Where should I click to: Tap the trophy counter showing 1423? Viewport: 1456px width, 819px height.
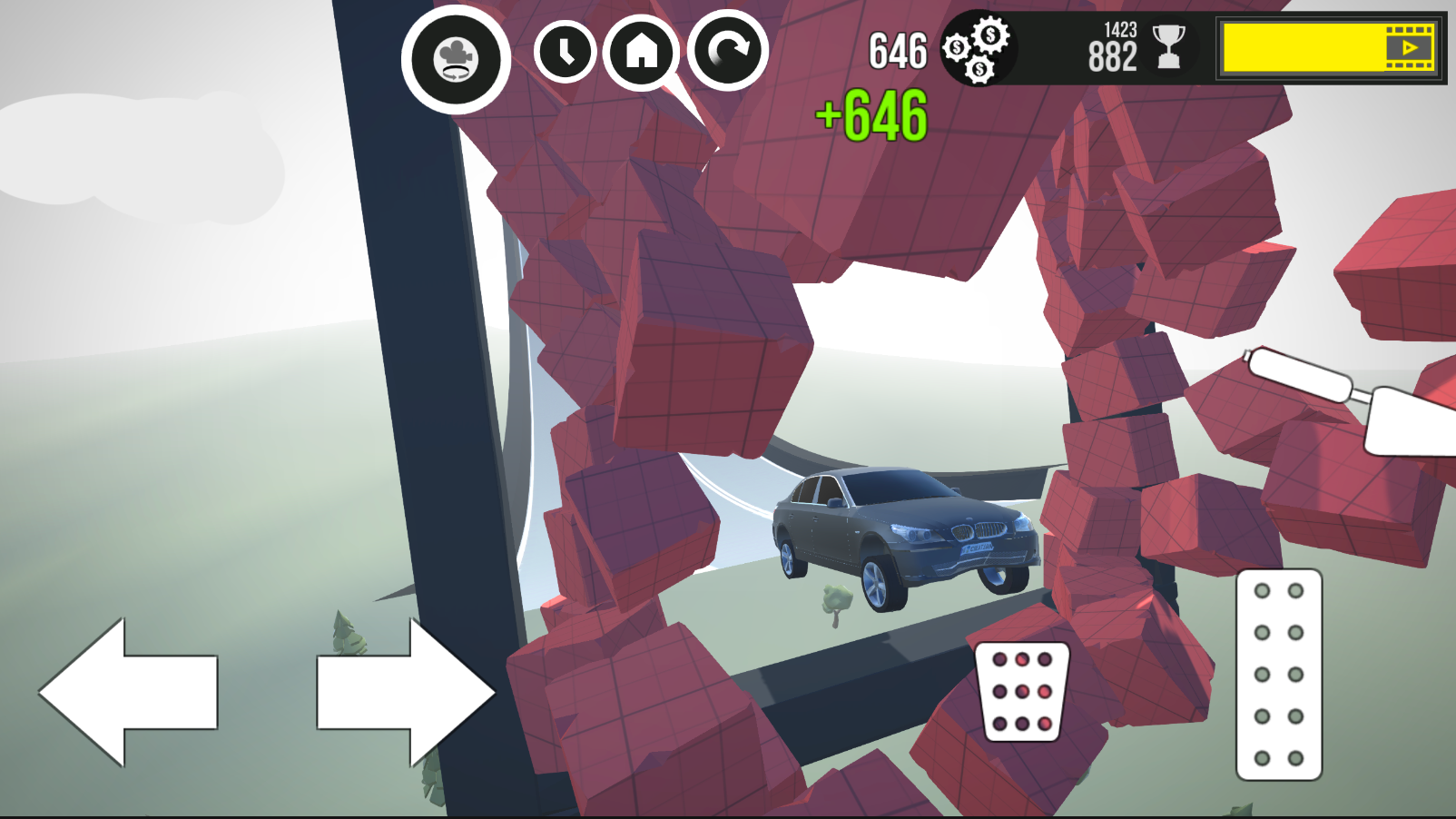click(x=1119, y=30)
